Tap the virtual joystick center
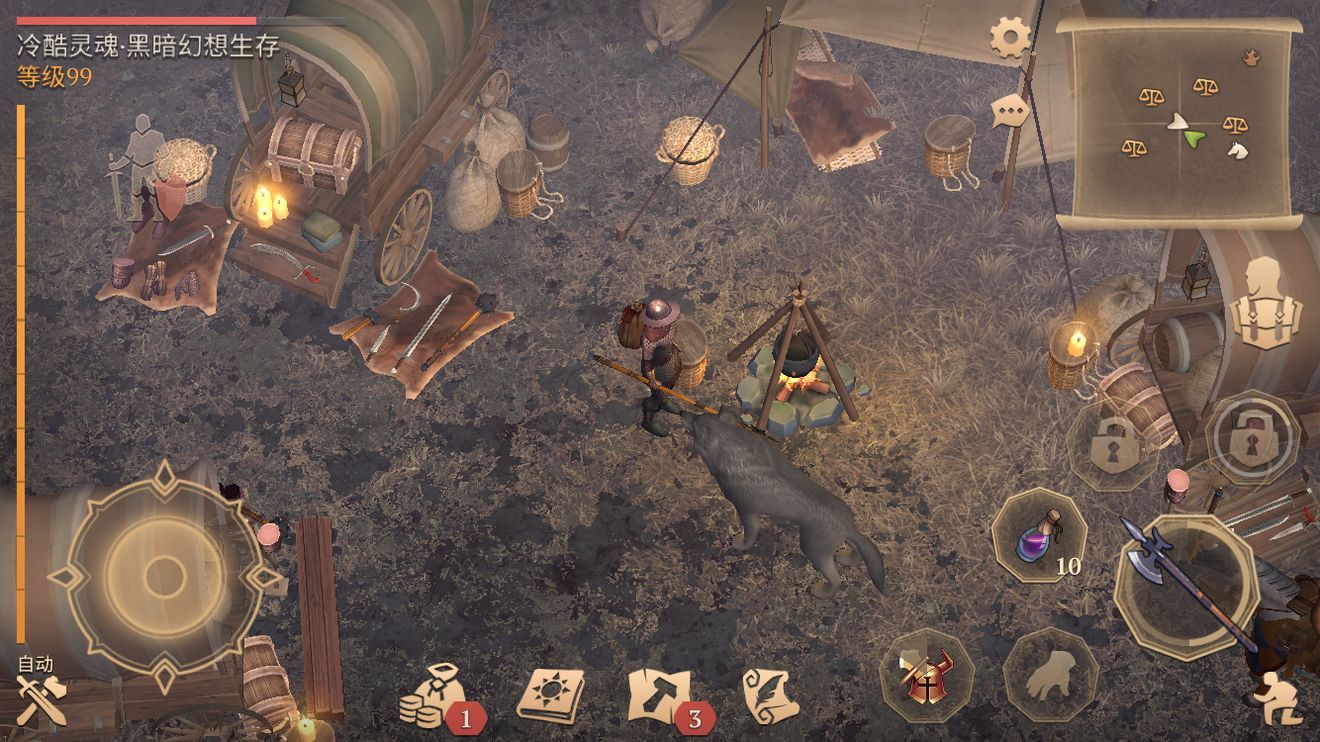 pos(162,576)
